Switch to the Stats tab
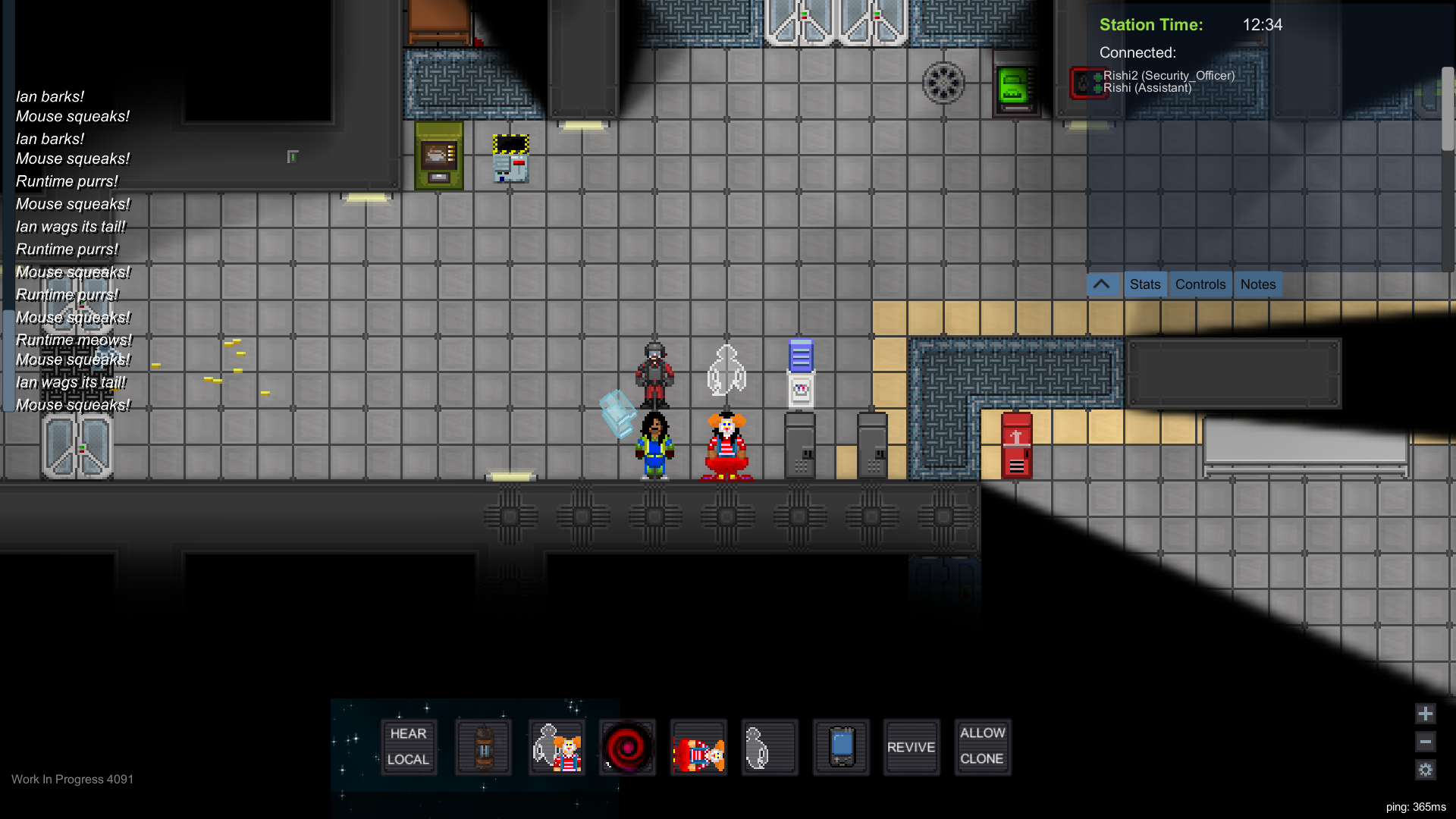This screenshot has width=1456, height=819. 1145,284
